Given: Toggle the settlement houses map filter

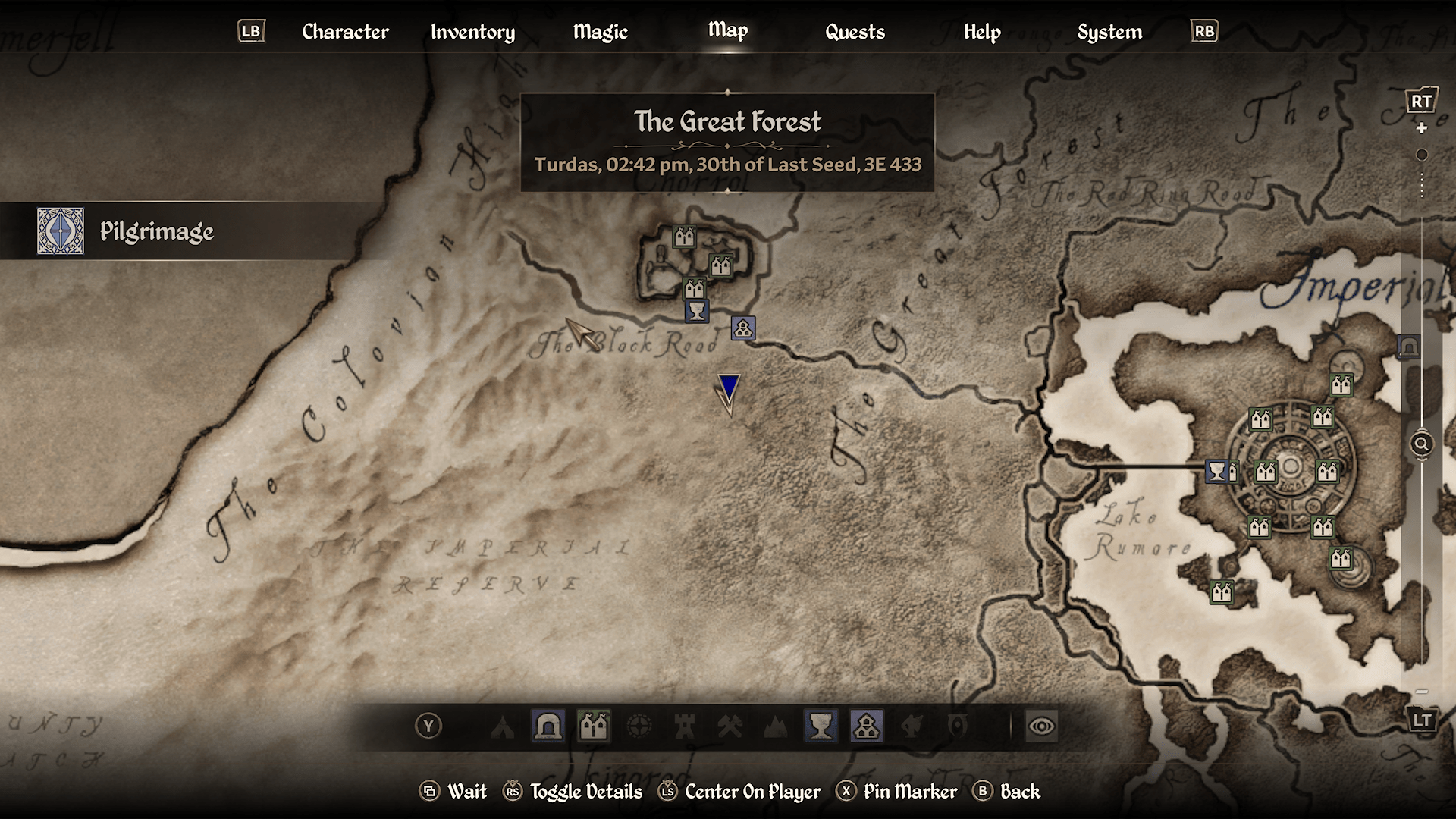Looking at the screenshot, I should [x=866, y=726].
